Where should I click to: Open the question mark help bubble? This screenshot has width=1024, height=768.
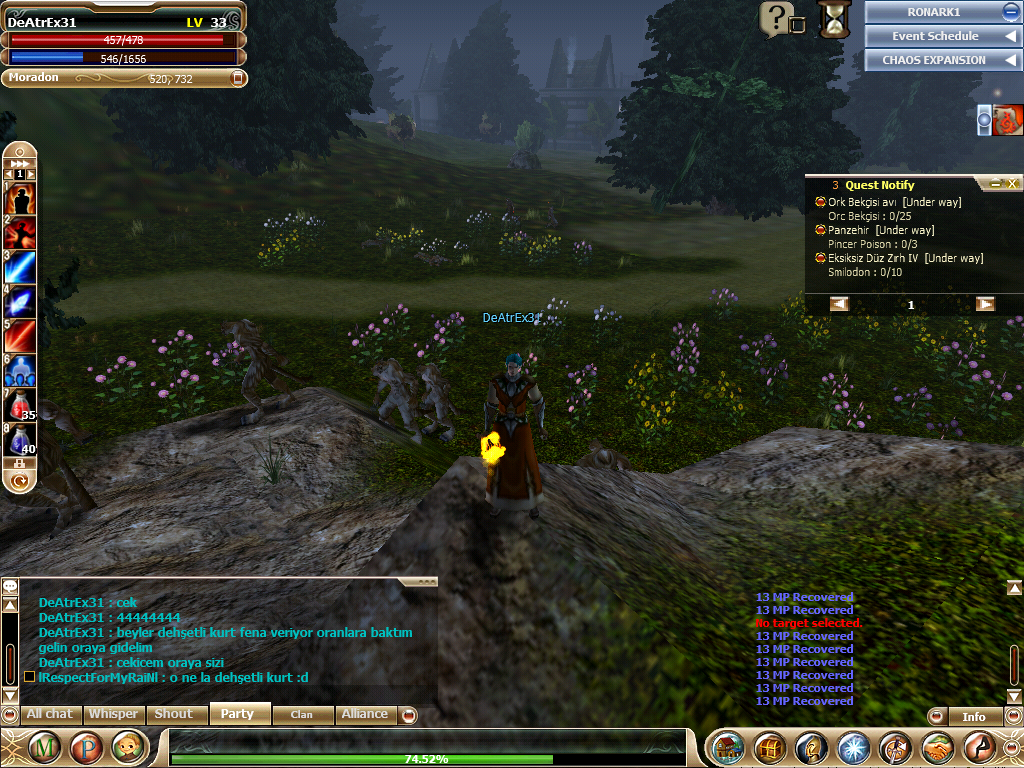coord(776,18)
